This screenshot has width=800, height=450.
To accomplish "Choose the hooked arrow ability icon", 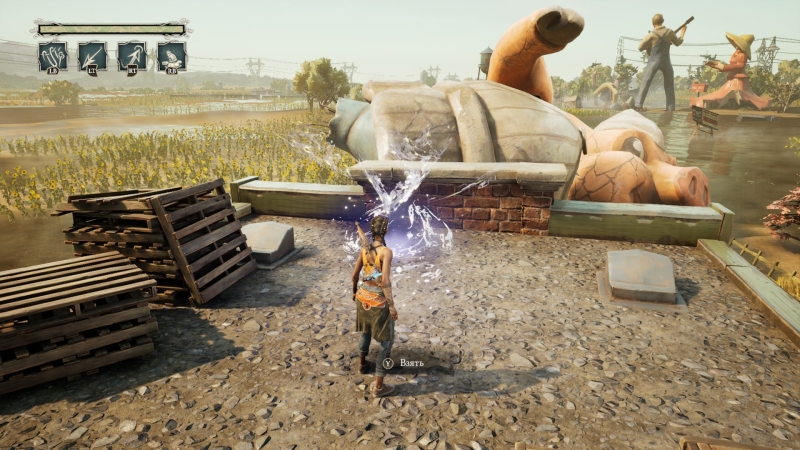I will pyautogui.click(x=132, y=55).
